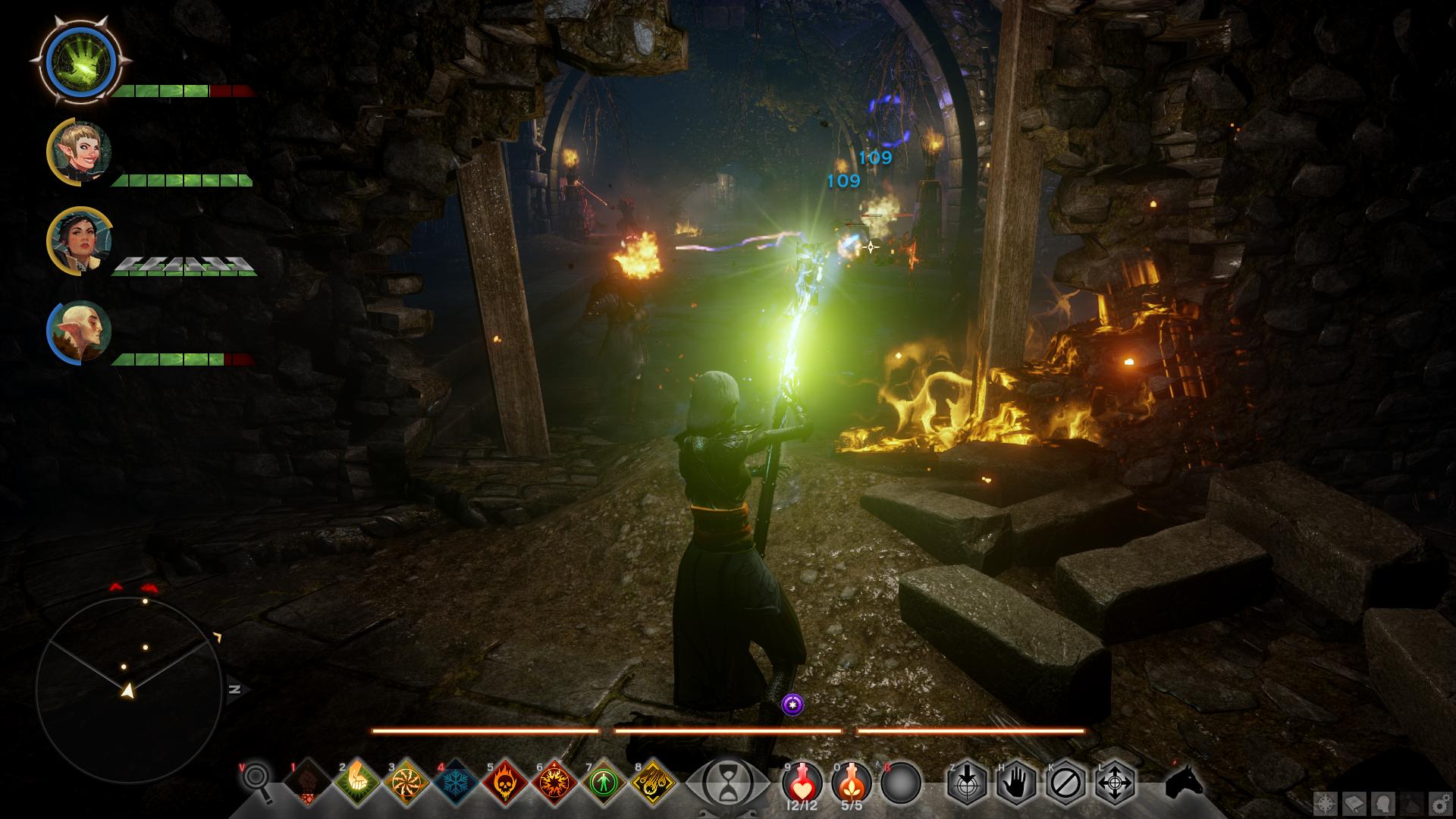The image size is (1456, 819).
Task: Activate the magnifying glass search icon
Action: [256, 781]
